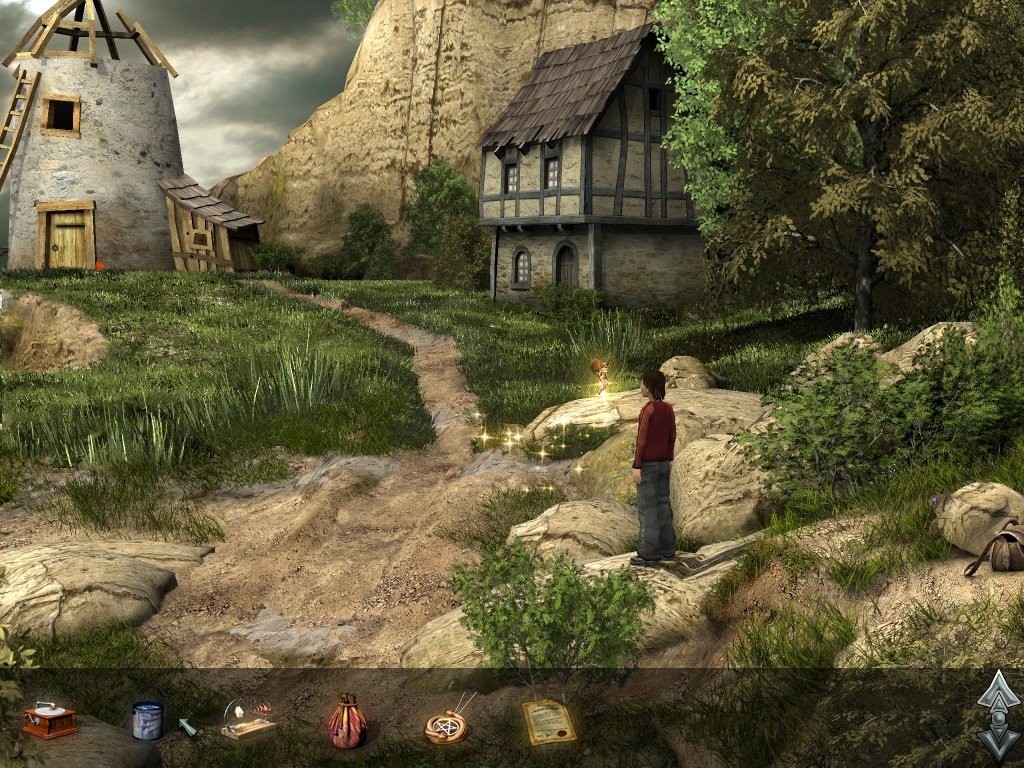Select the gramophone music box in inventory
The width and height of the screenshot is (1024, 768).
(50, 720)
